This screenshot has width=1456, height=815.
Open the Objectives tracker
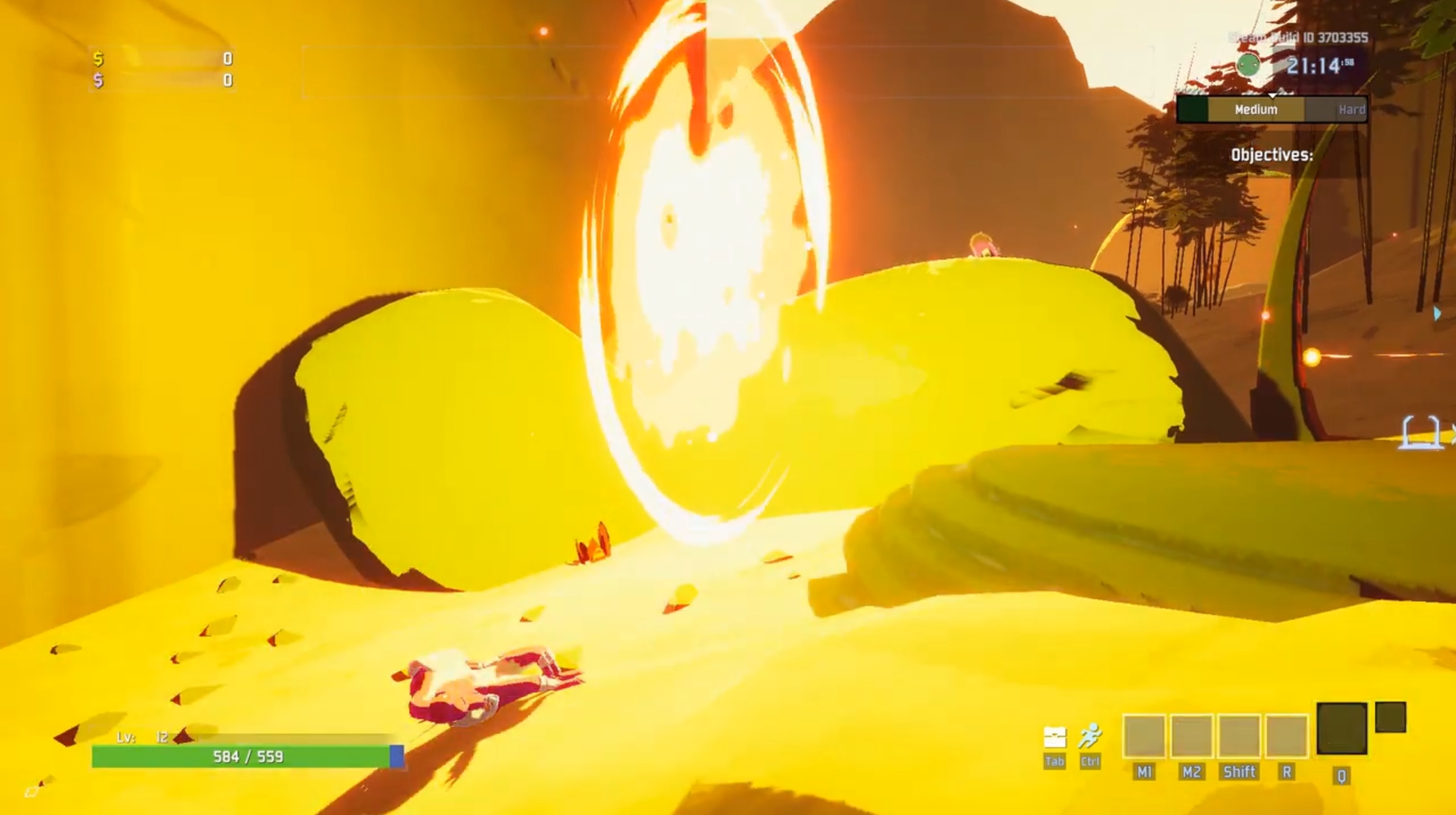tap(1272, 155)
